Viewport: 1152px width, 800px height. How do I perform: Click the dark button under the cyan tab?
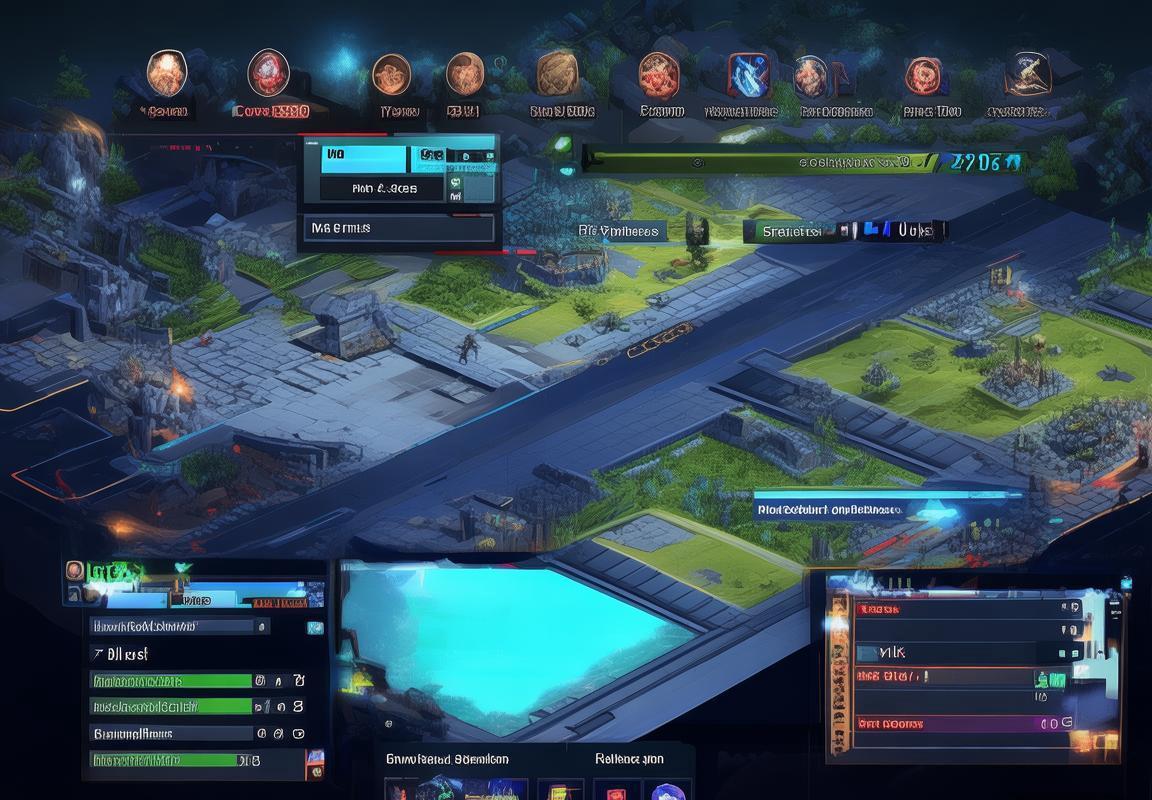[x=383, y=188]
